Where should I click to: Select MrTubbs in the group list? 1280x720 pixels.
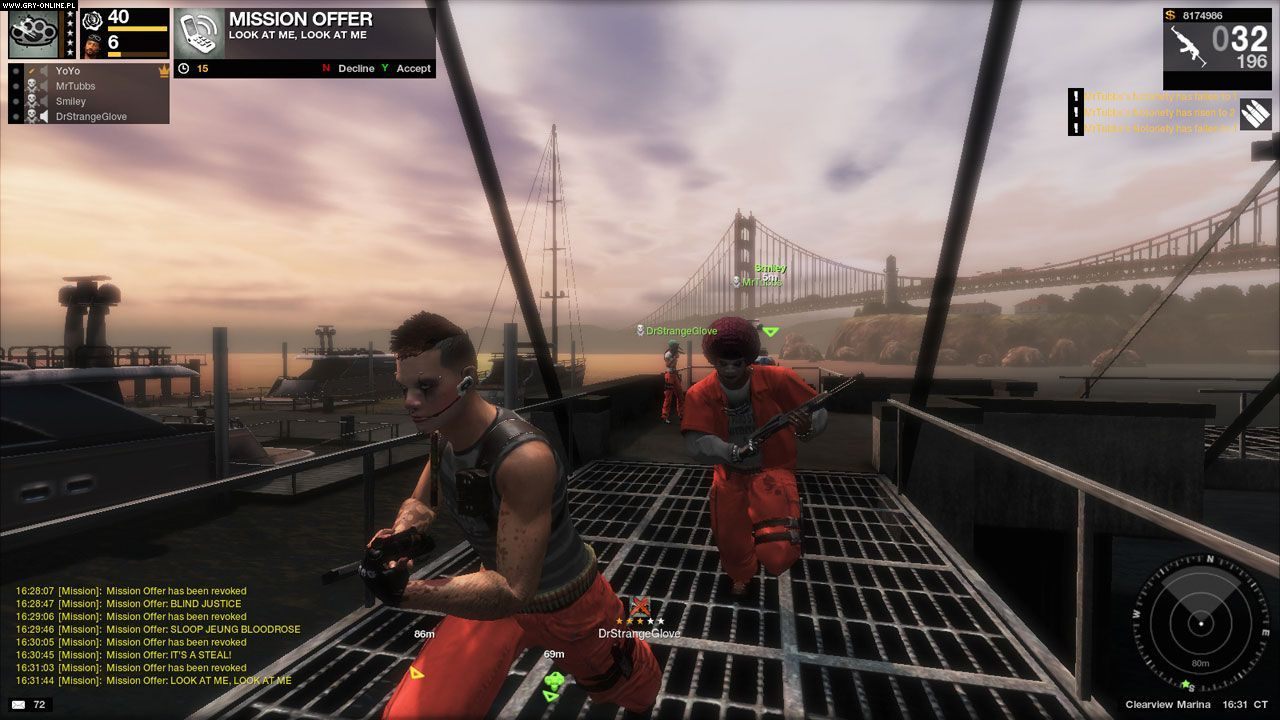pos(76,86)
